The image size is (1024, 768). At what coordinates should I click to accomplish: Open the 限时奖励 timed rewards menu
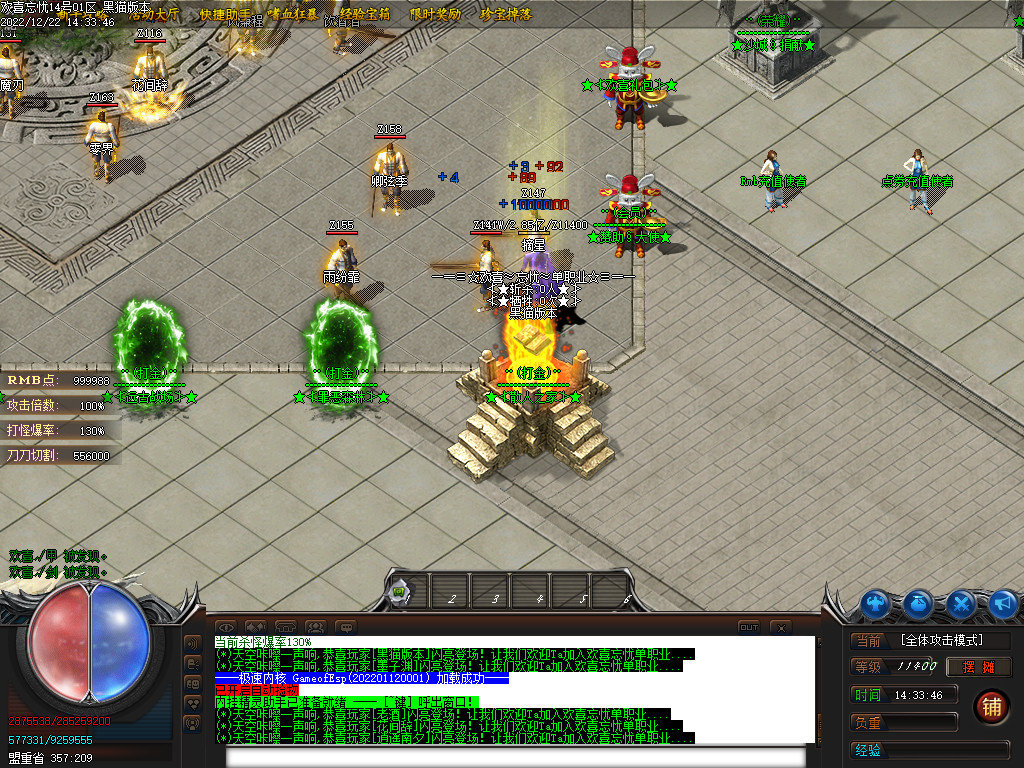click(435, 15)
